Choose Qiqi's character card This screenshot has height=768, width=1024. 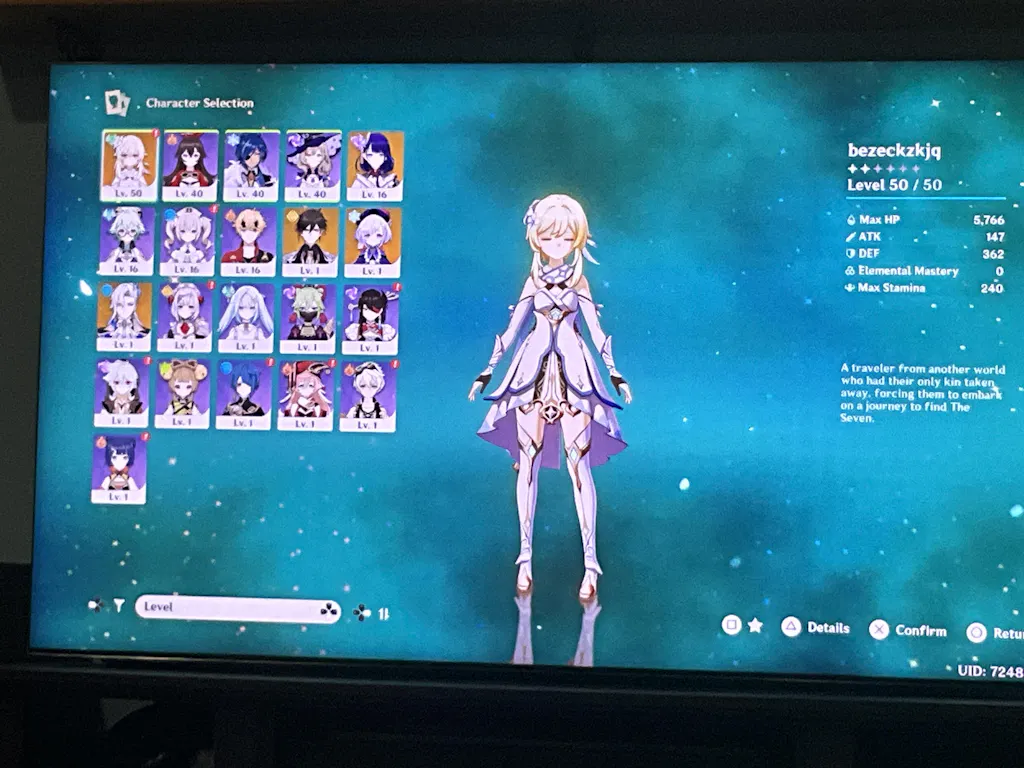[x=372, y=242]
